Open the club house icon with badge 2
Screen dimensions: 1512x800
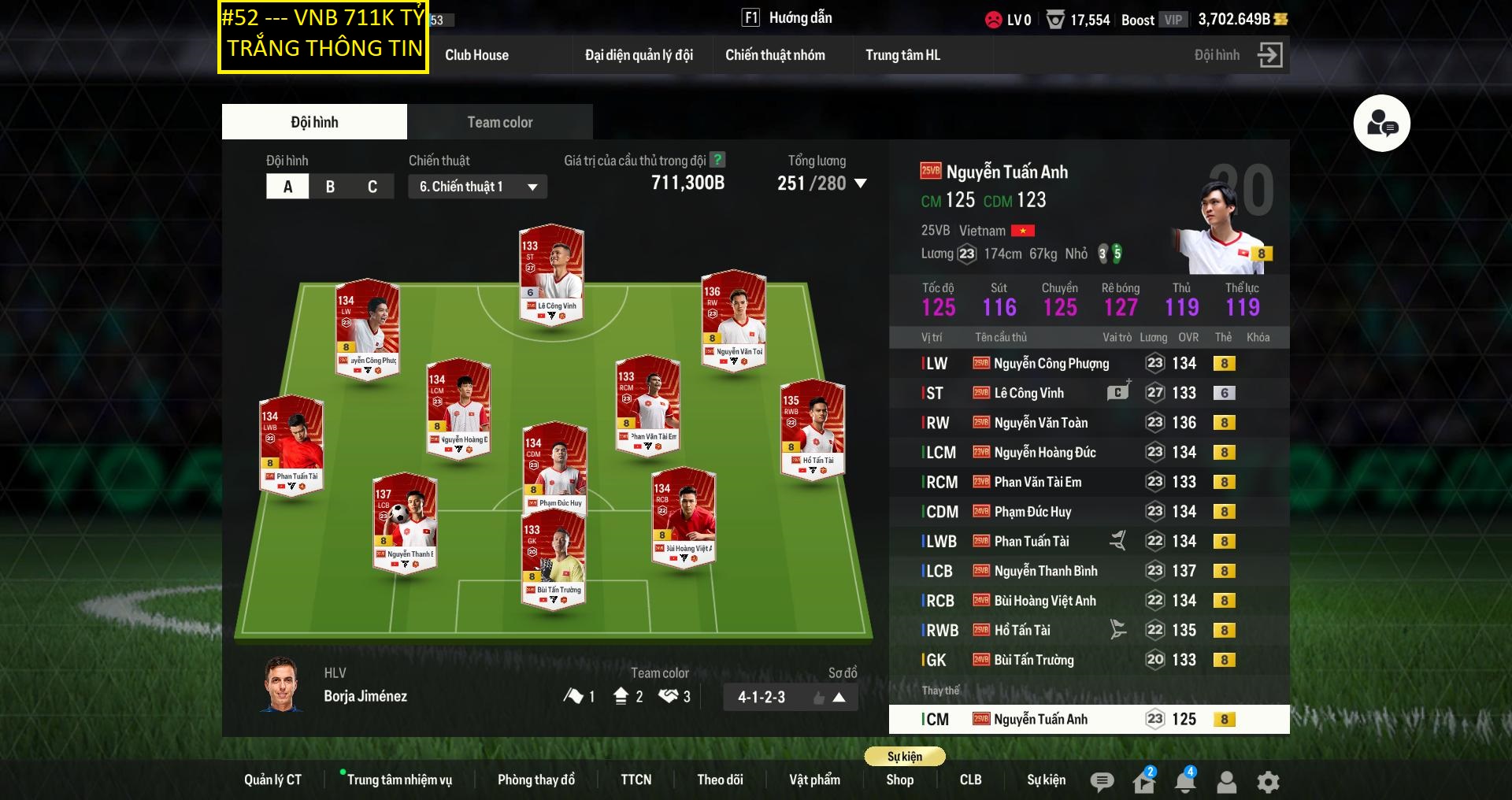pyautogui.click(x=1143, y=782)
